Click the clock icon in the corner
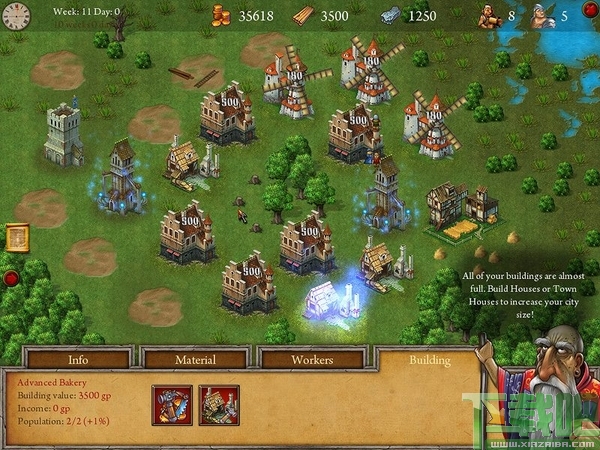 pos(17,14)
